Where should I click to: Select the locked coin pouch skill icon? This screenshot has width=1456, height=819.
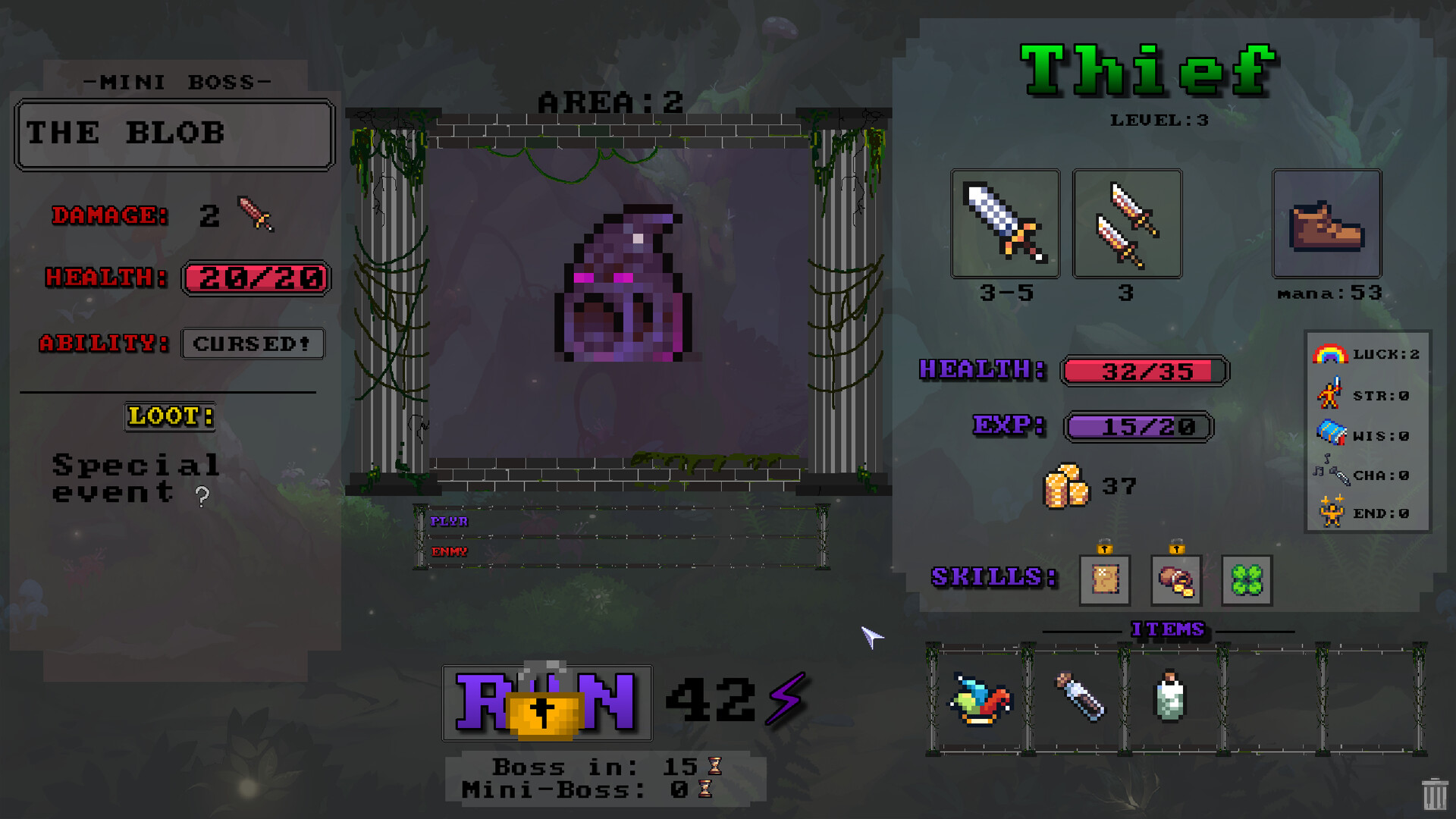point(1176,581)
